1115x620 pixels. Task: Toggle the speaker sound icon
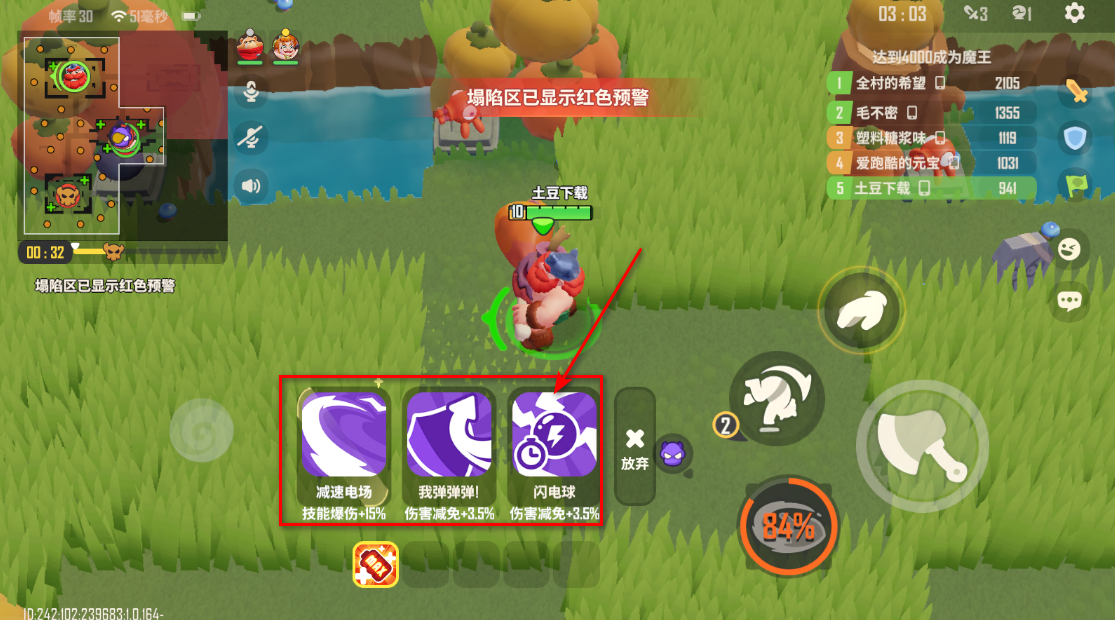(250, 185)
